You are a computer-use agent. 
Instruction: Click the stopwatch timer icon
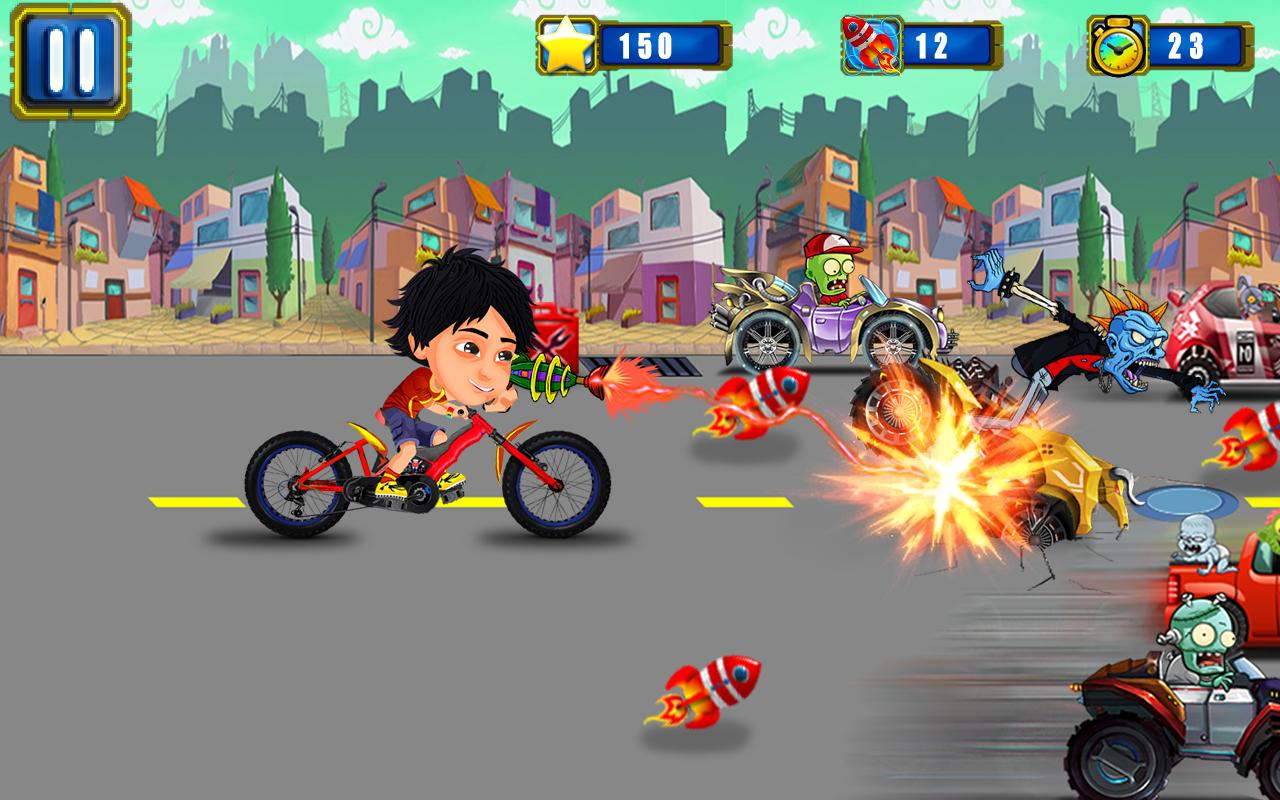pyautogui.click(x=1120, y=44)
